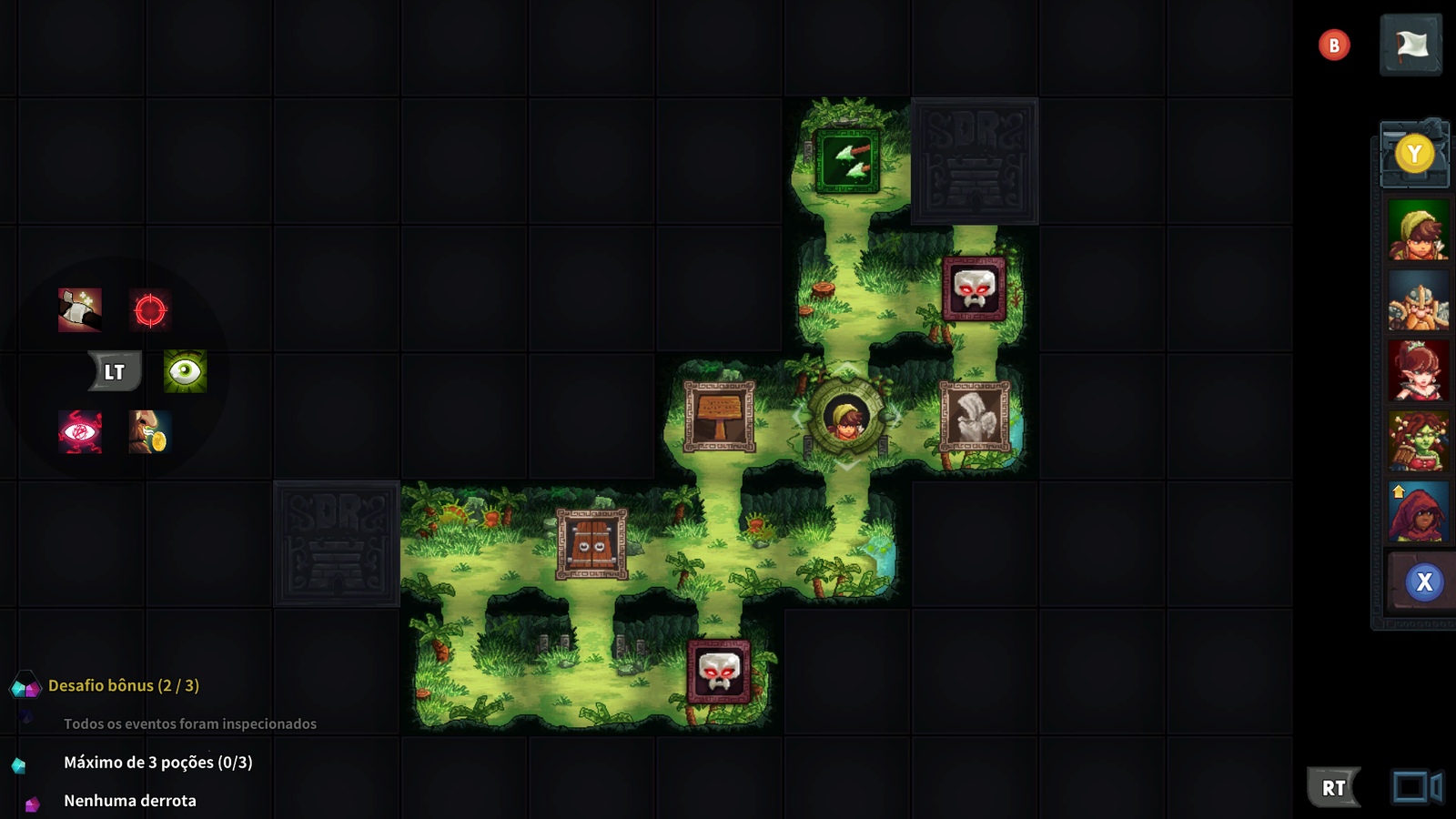Move to the green arrow exit tile

(x=847, y=161)
